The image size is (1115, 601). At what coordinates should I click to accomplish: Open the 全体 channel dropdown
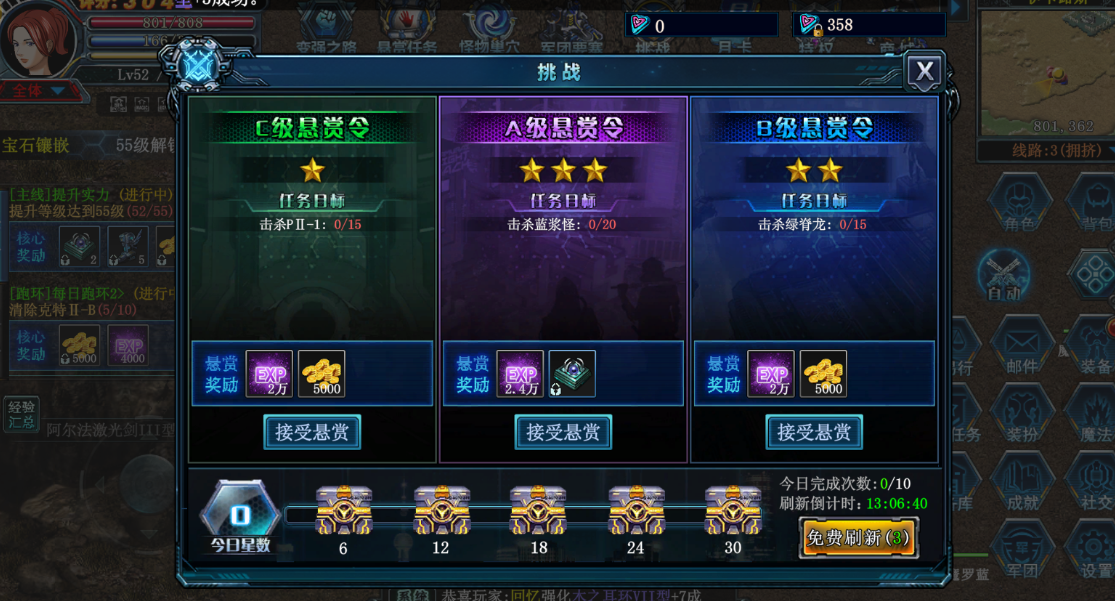(x=40, y=91)
